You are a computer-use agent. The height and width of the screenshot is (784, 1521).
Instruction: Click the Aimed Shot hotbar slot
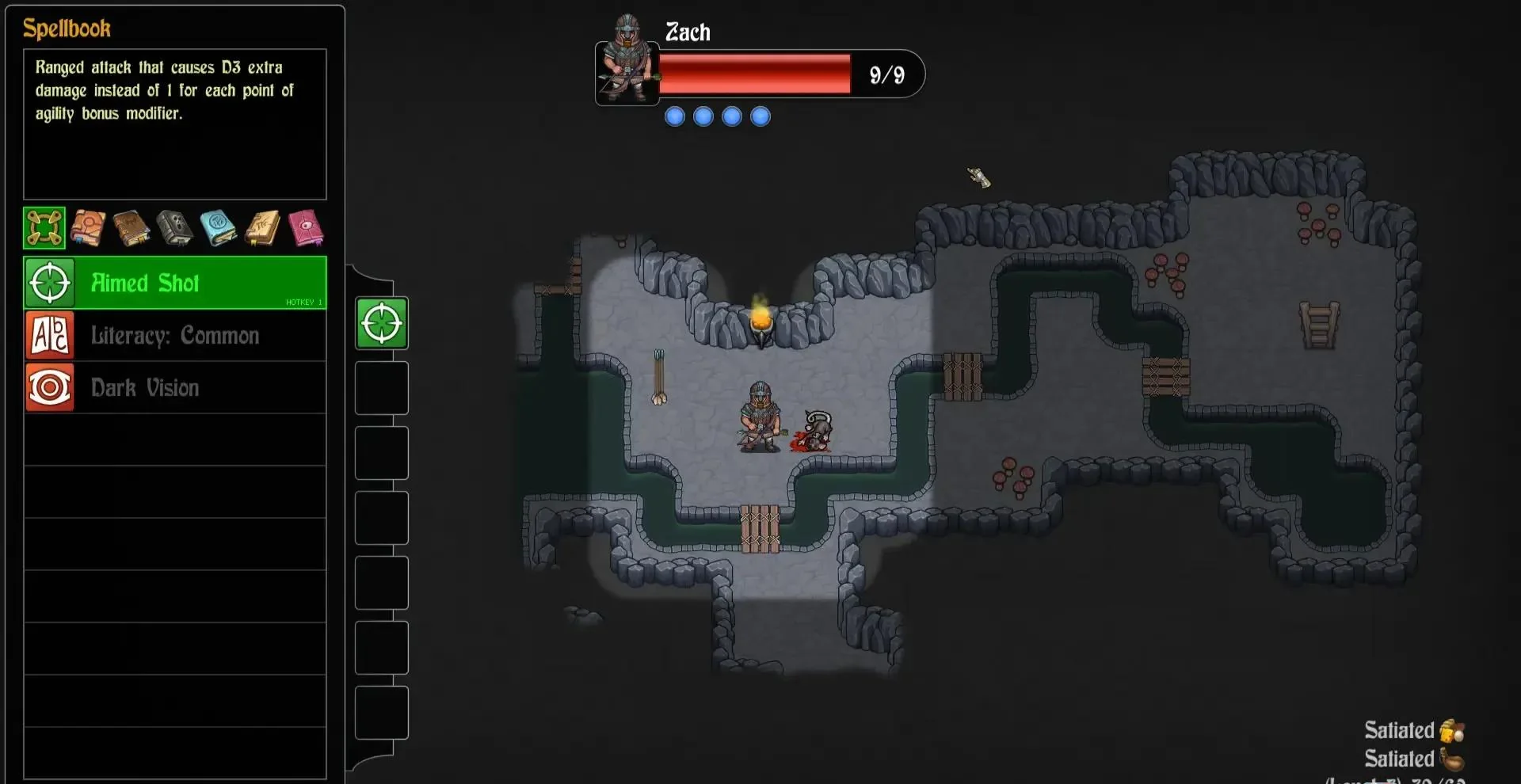point(381,323)
